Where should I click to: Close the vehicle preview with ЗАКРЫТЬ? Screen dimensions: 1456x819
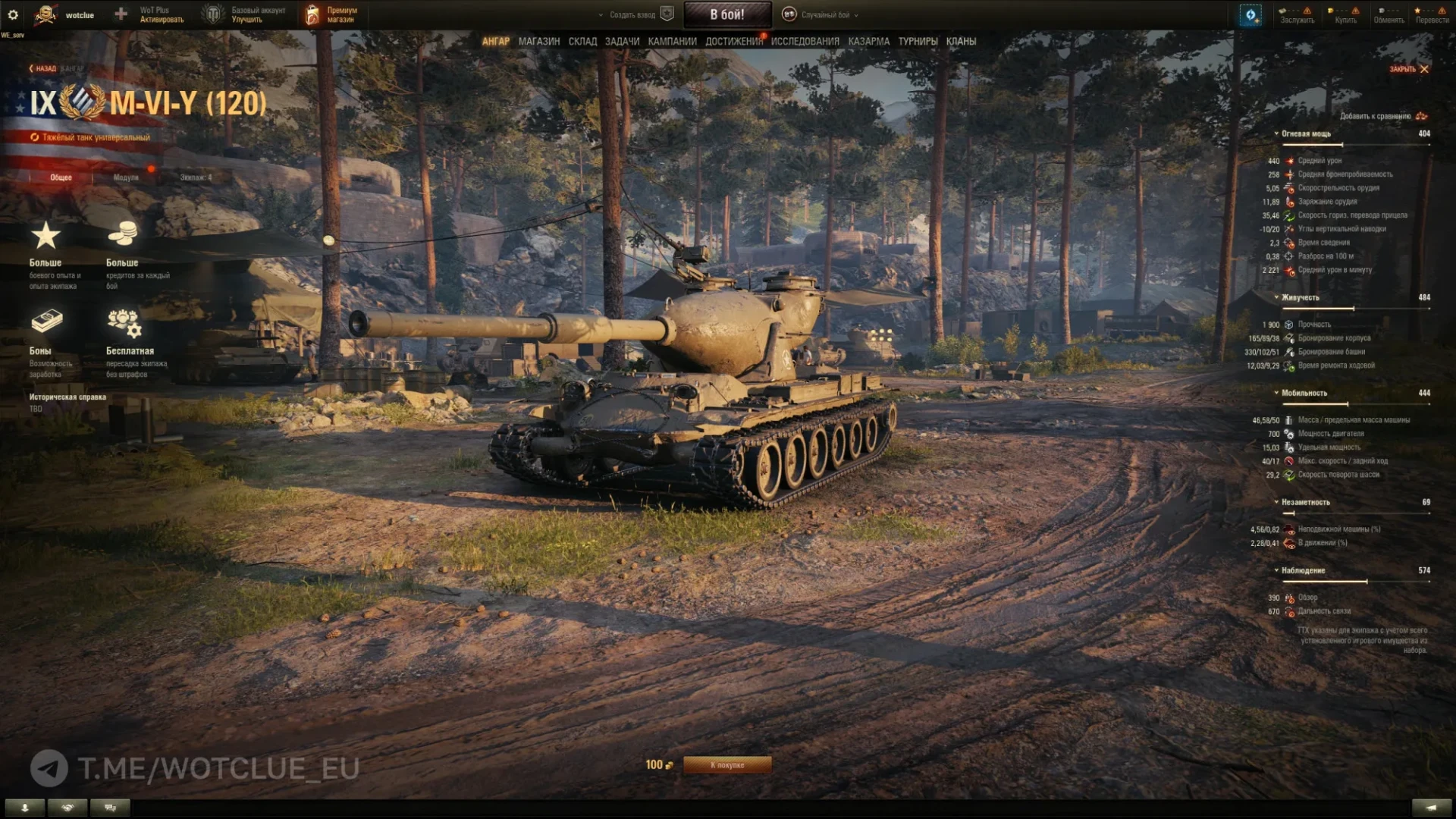[x=1408, y=69]
